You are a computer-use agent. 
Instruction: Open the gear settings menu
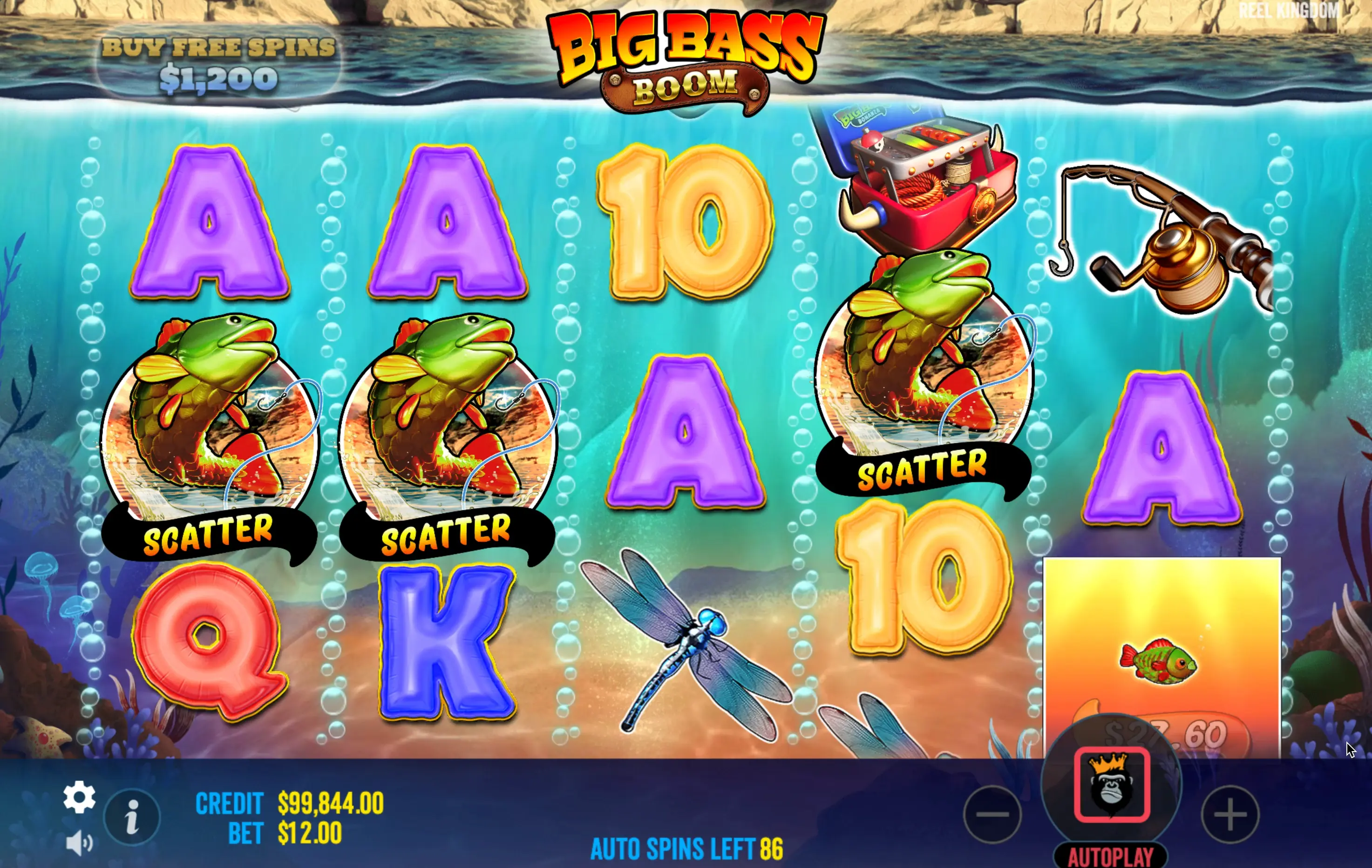pyautogui.click(x=79, y=797)
